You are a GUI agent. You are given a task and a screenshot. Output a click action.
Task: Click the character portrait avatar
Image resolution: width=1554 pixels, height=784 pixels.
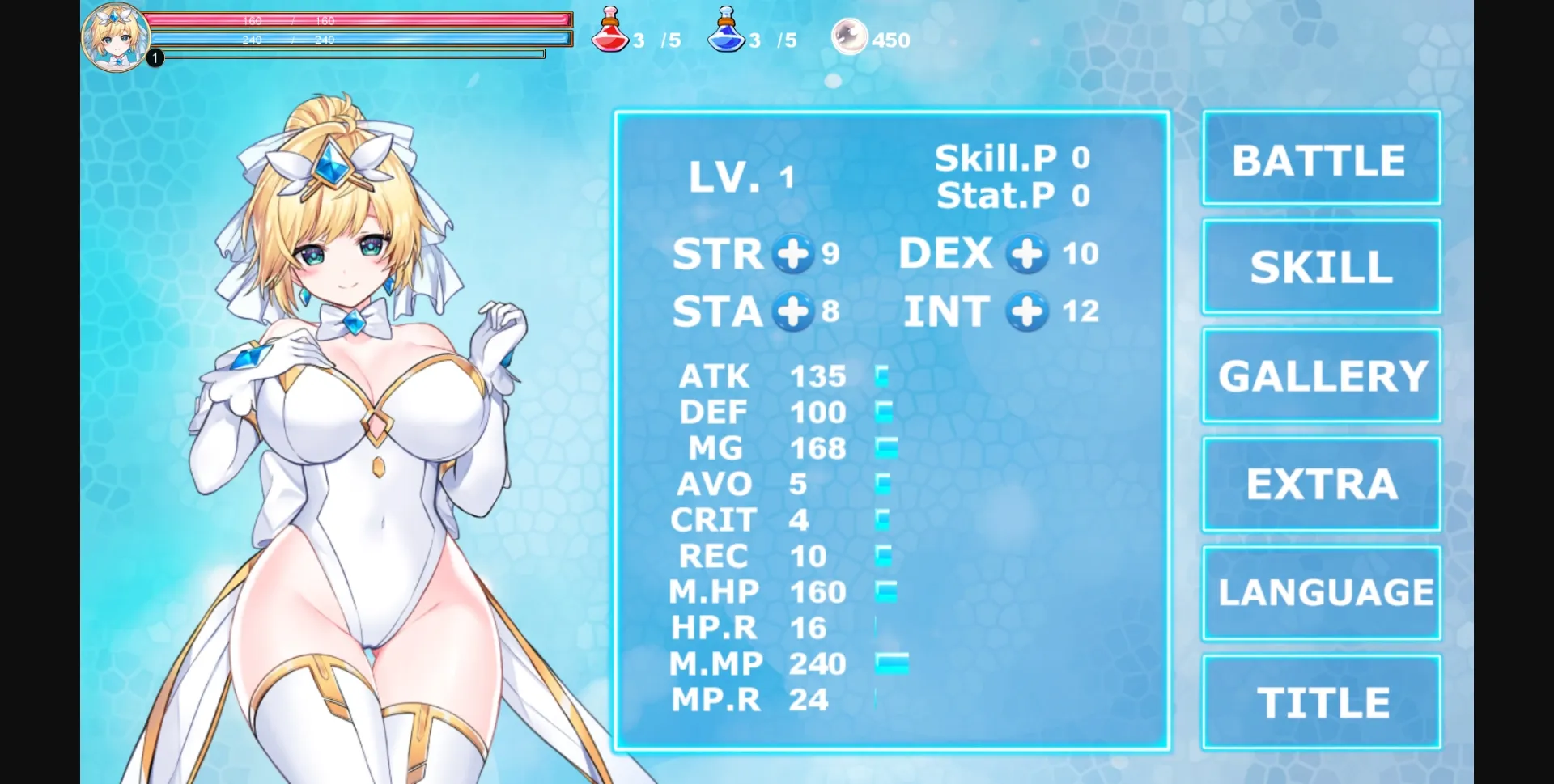point(116,36)
